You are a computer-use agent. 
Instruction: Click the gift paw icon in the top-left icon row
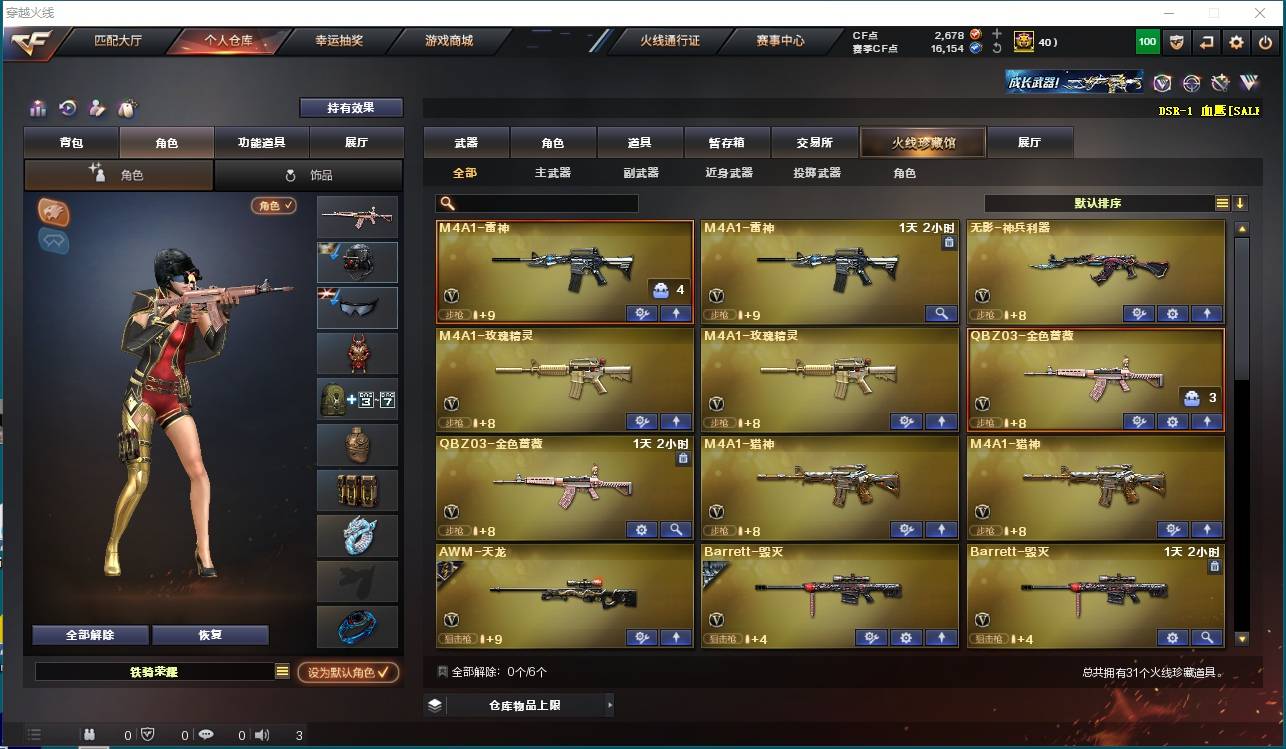(x=127, y=108)
